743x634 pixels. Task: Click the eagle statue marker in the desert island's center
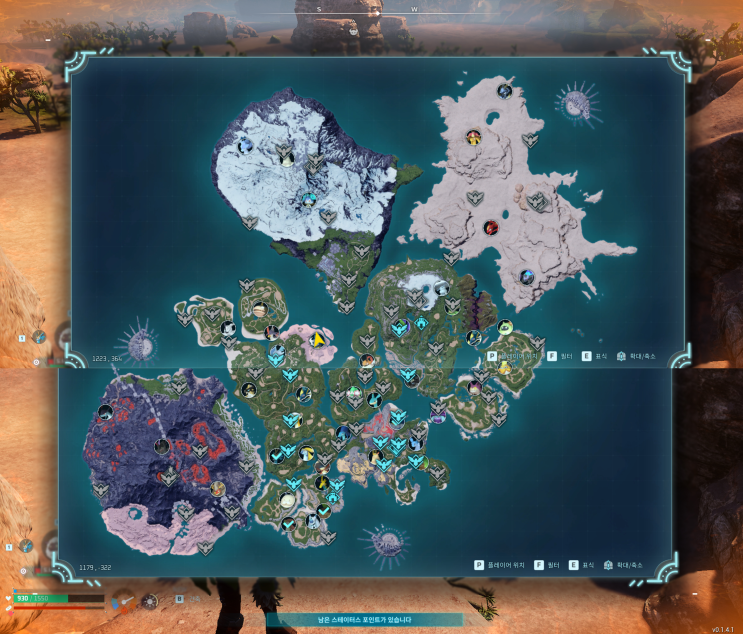click(476, 197)
